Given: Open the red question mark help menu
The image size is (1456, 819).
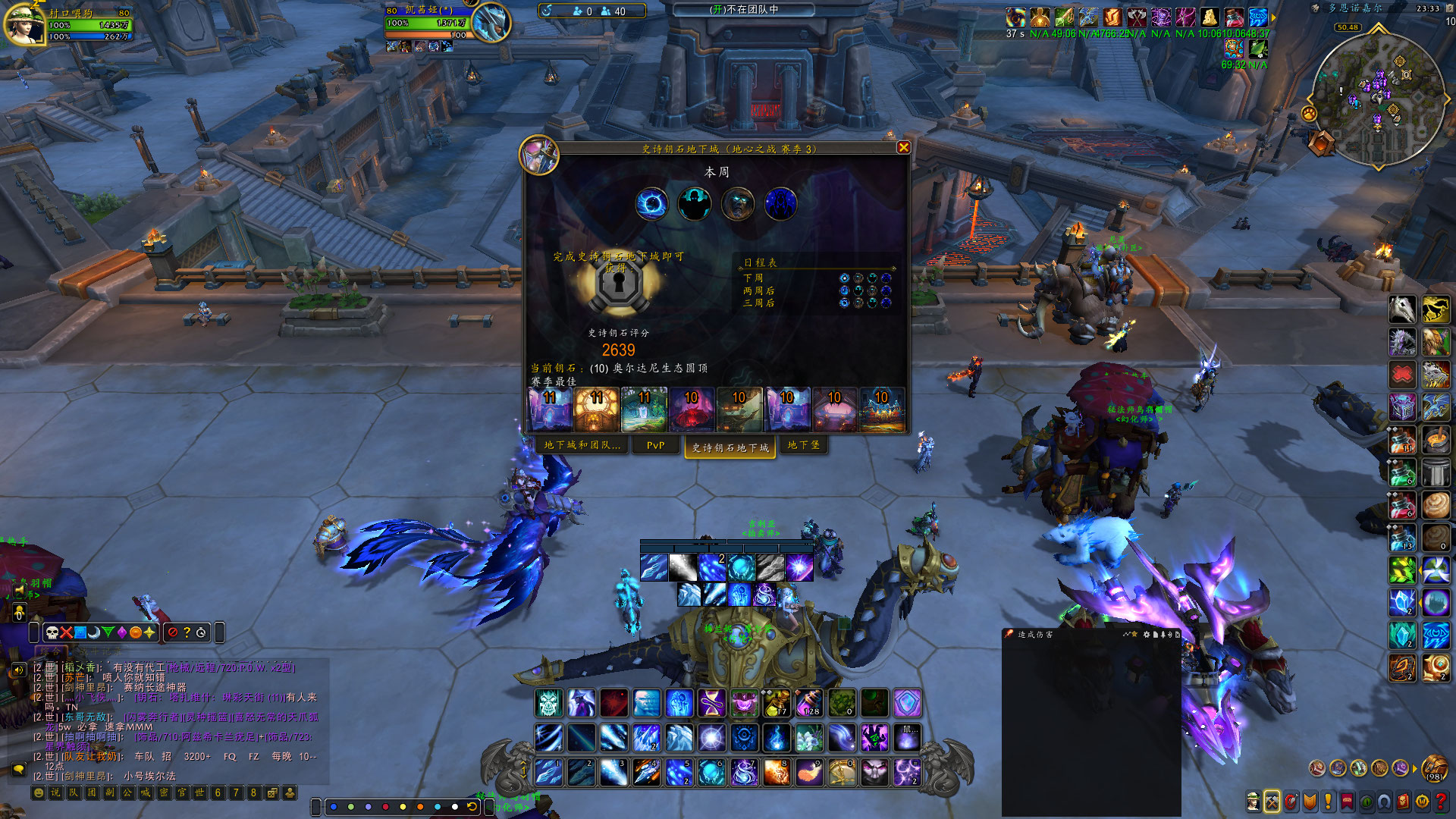Looking at the screenshot, I should click(1440, 801).
